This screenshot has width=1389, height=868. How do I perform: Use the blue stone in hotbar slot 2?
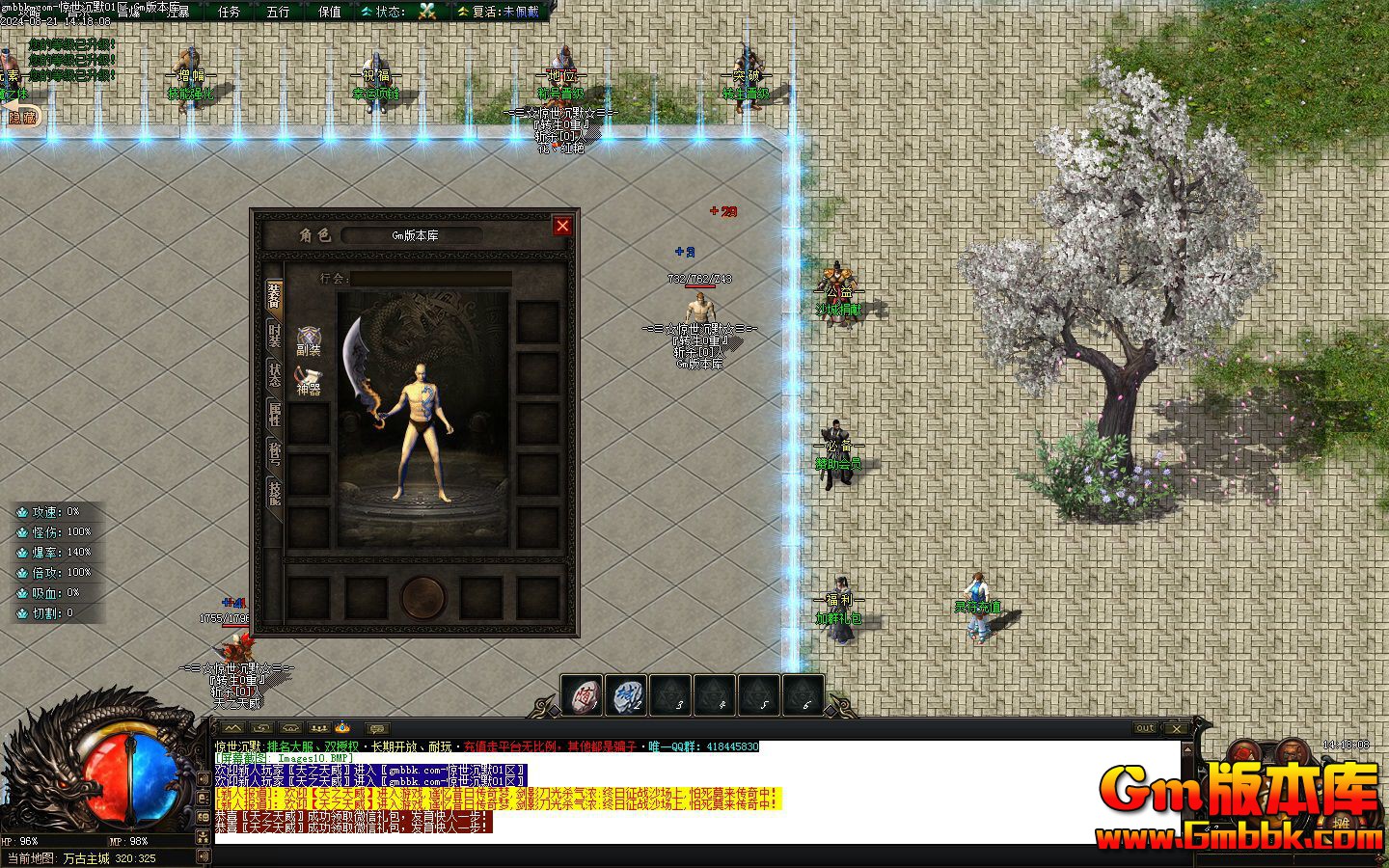coord(626,694)
